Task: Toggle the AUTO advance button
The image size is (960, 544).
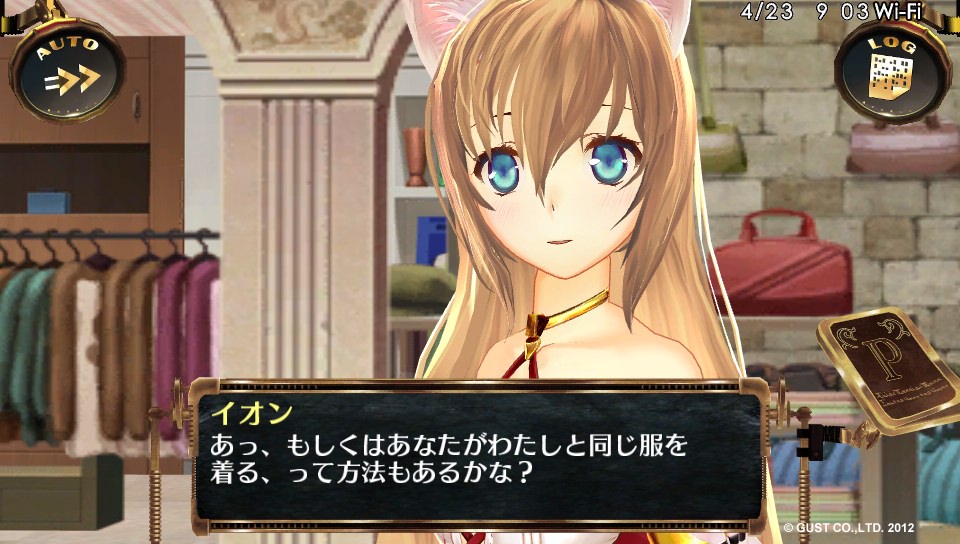Action: [68, 69]
